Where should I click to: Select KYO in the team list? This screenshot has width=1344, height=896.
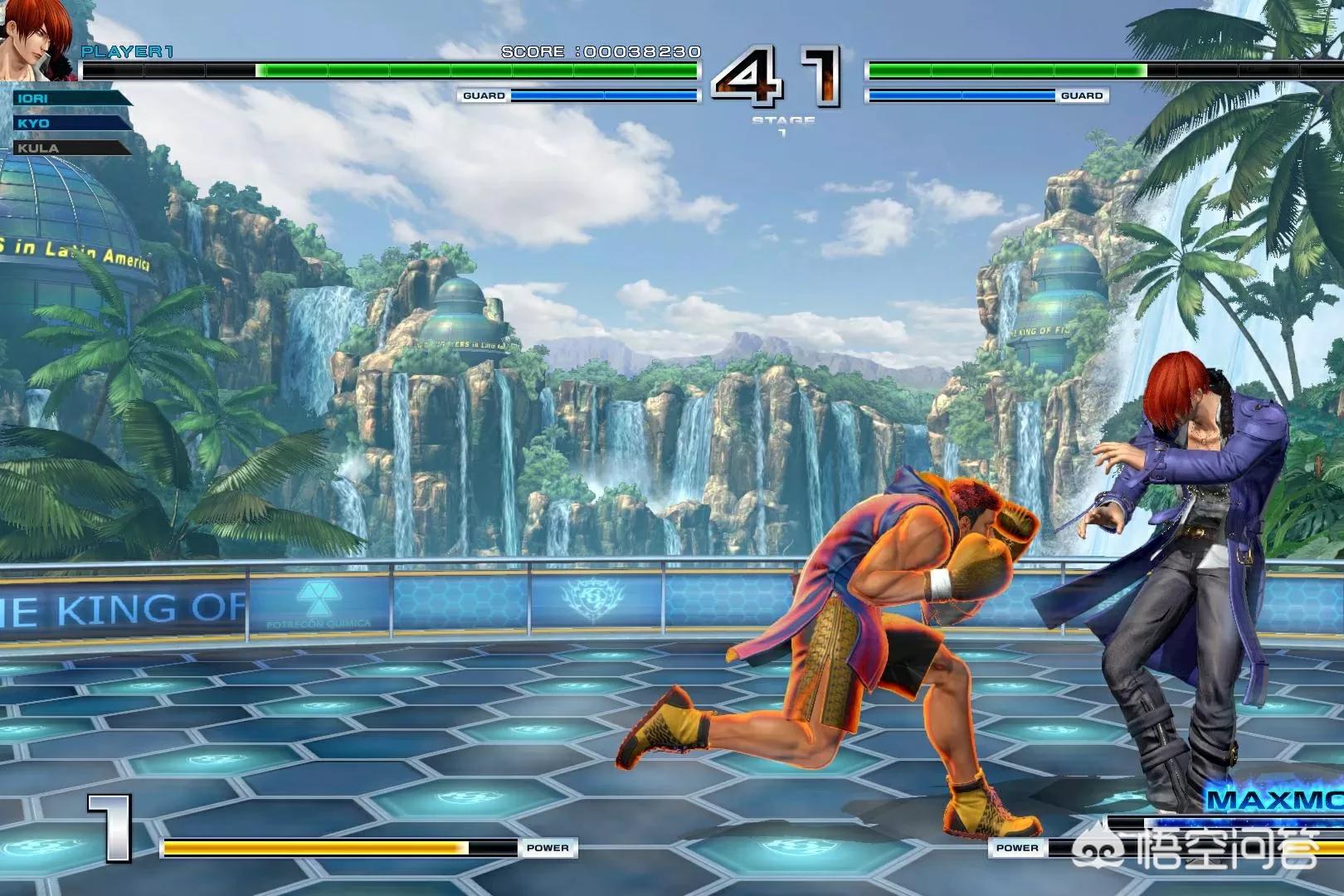click(71, 124)
